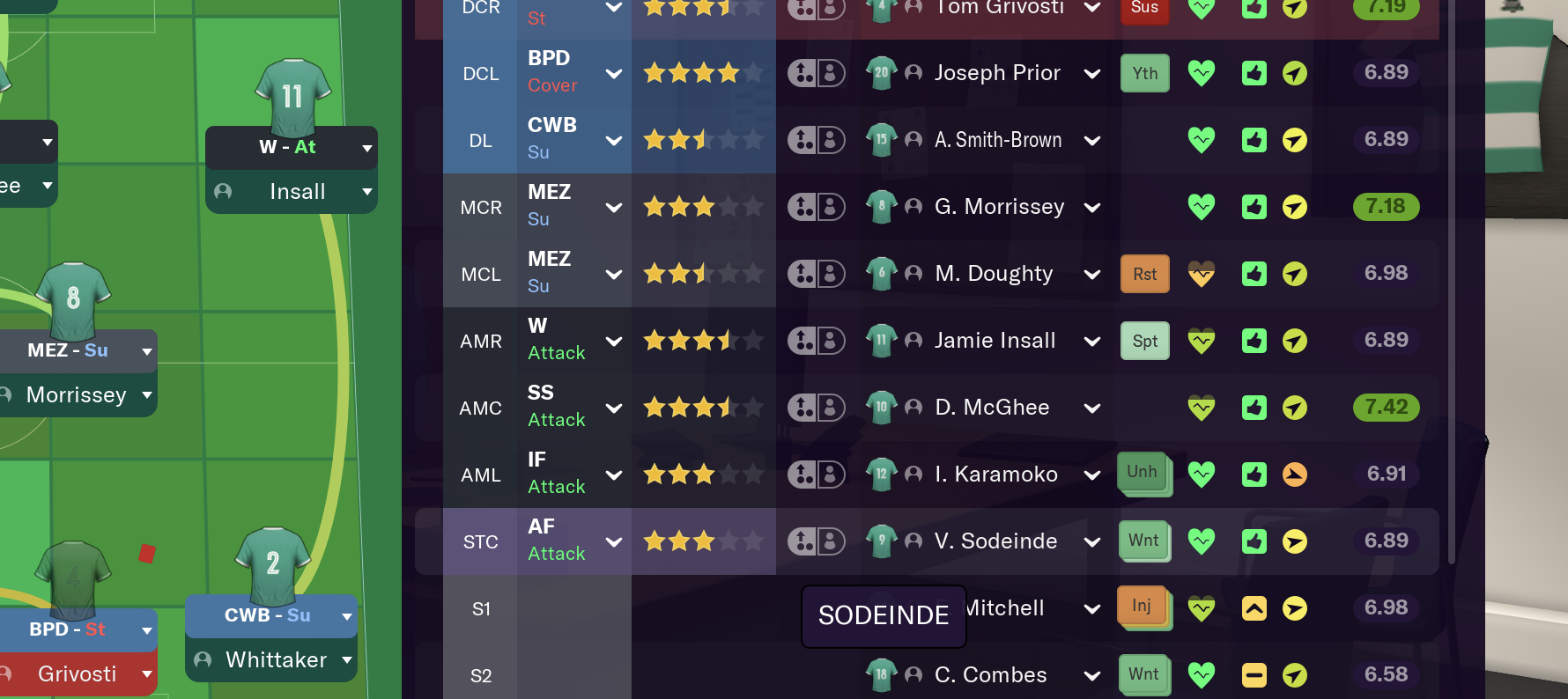
Task: Open the AMR Winger Attack role dropdown
Action: (x=614, y=342)
